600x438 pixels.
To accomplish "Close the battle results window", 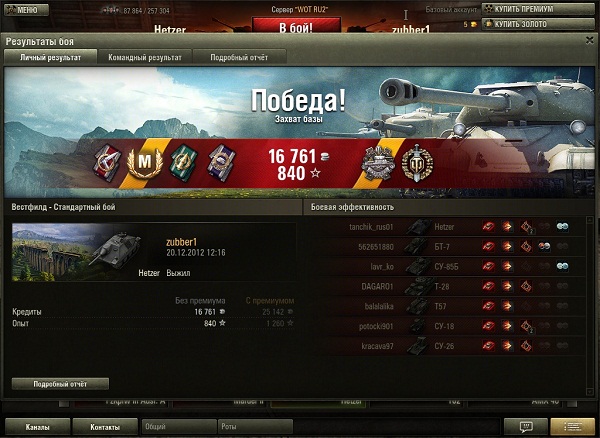I will (x=590, y=41).
